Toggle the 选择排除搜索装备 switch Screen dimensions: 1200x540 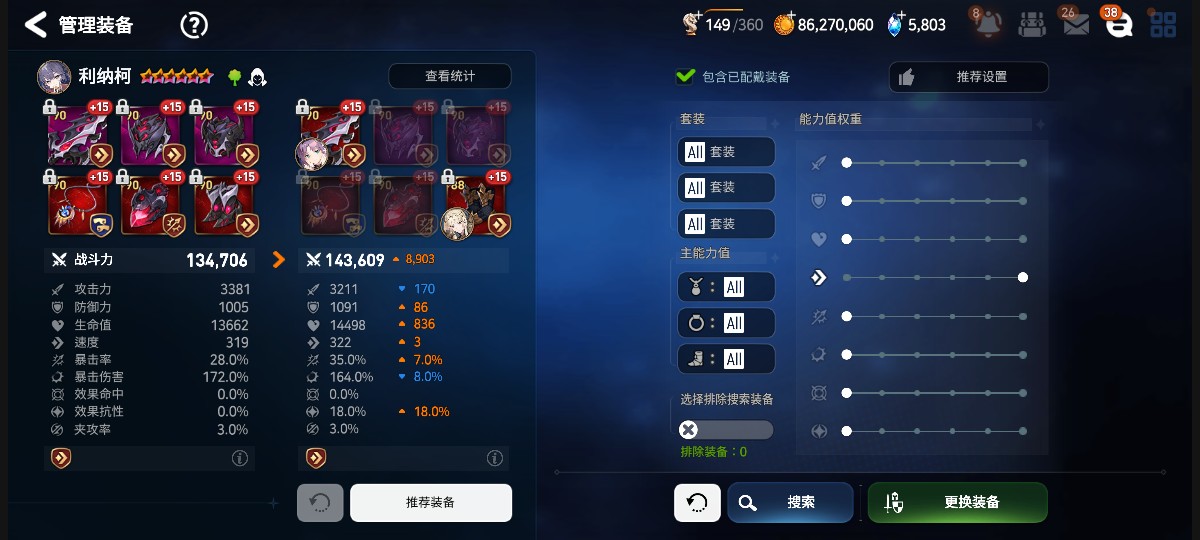726,430
